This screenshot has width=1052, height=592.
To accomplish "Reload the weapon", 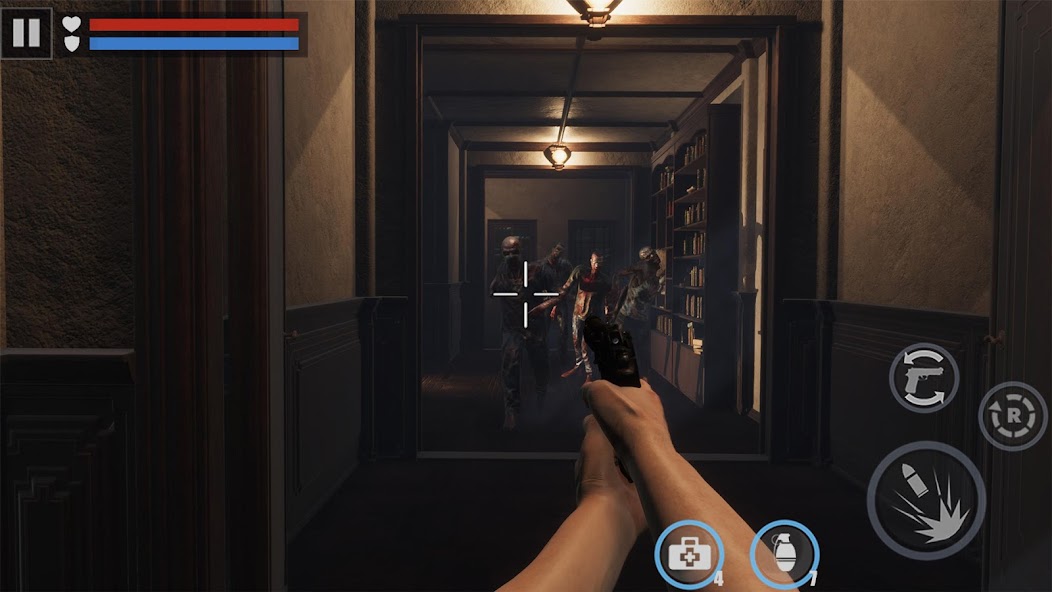I will 1012,415.
